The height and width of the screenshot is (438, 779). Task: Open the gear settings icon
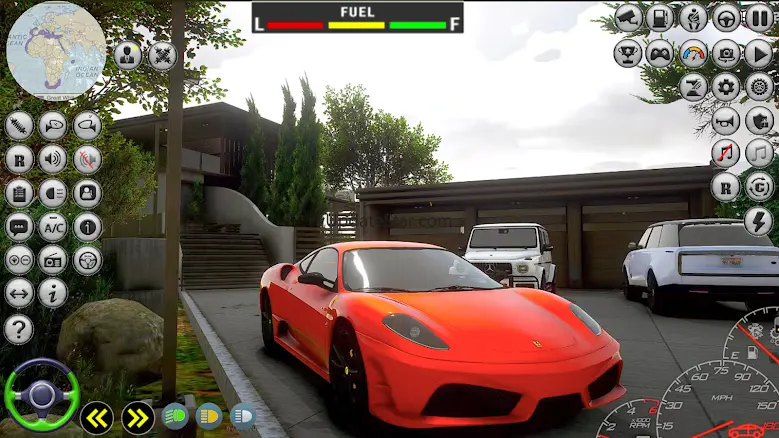point(726,87)
